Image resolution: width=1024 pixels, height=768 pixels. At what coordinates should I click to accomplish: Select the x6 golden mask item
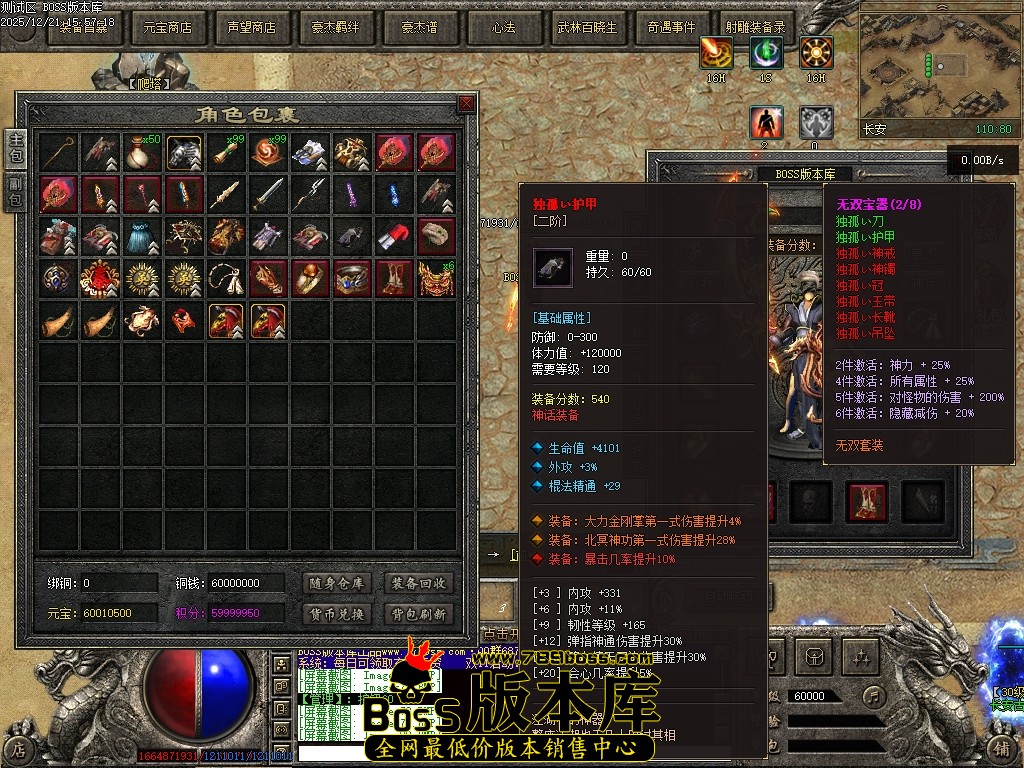pyautogui.click(x=437, y=278)
